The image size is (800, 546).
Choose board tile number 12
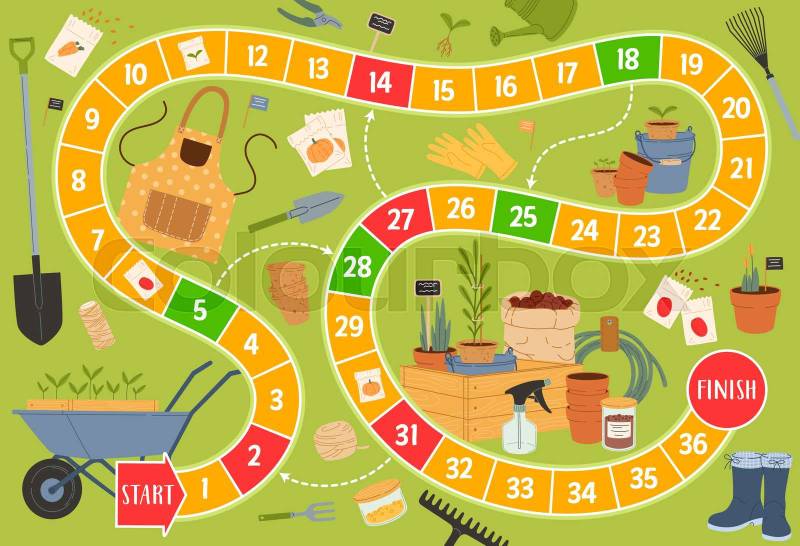coord(256,55)
